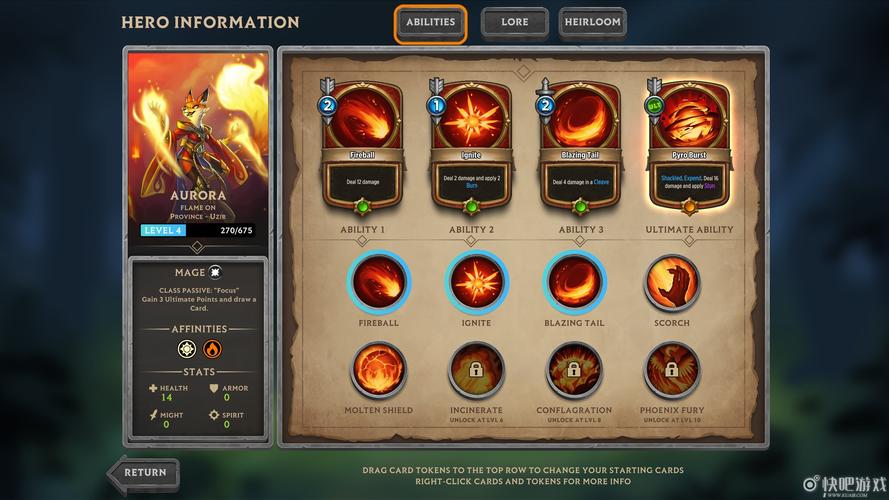Pick the Molten Shield card token
This screenshot has height=500, width=889.
378,371
